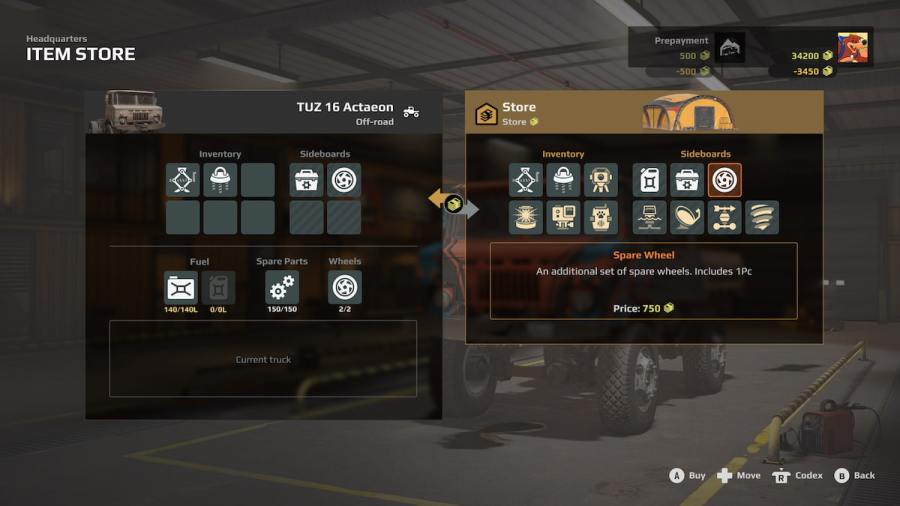Viewport: 900px width, 506px height.
Task: Select the spare wheel in truck sideboards
Action: (344, 180)
